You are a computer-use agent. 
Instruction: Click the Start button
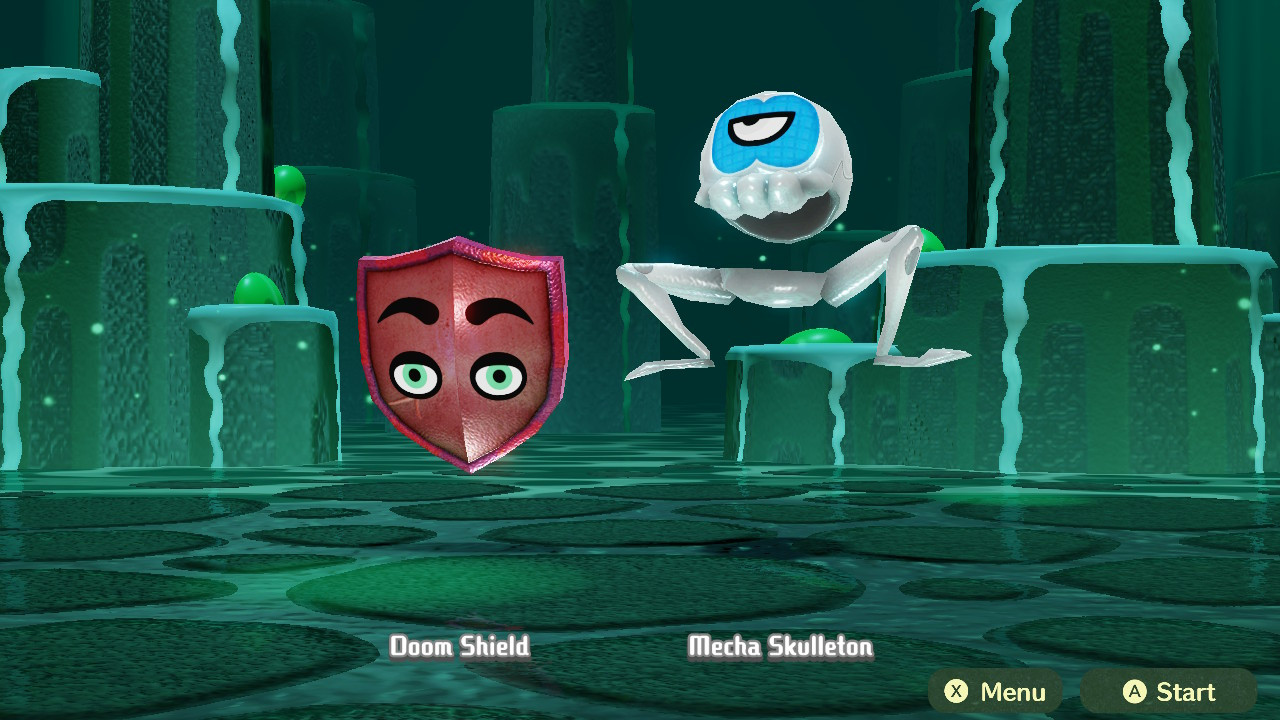[1168, 692]
